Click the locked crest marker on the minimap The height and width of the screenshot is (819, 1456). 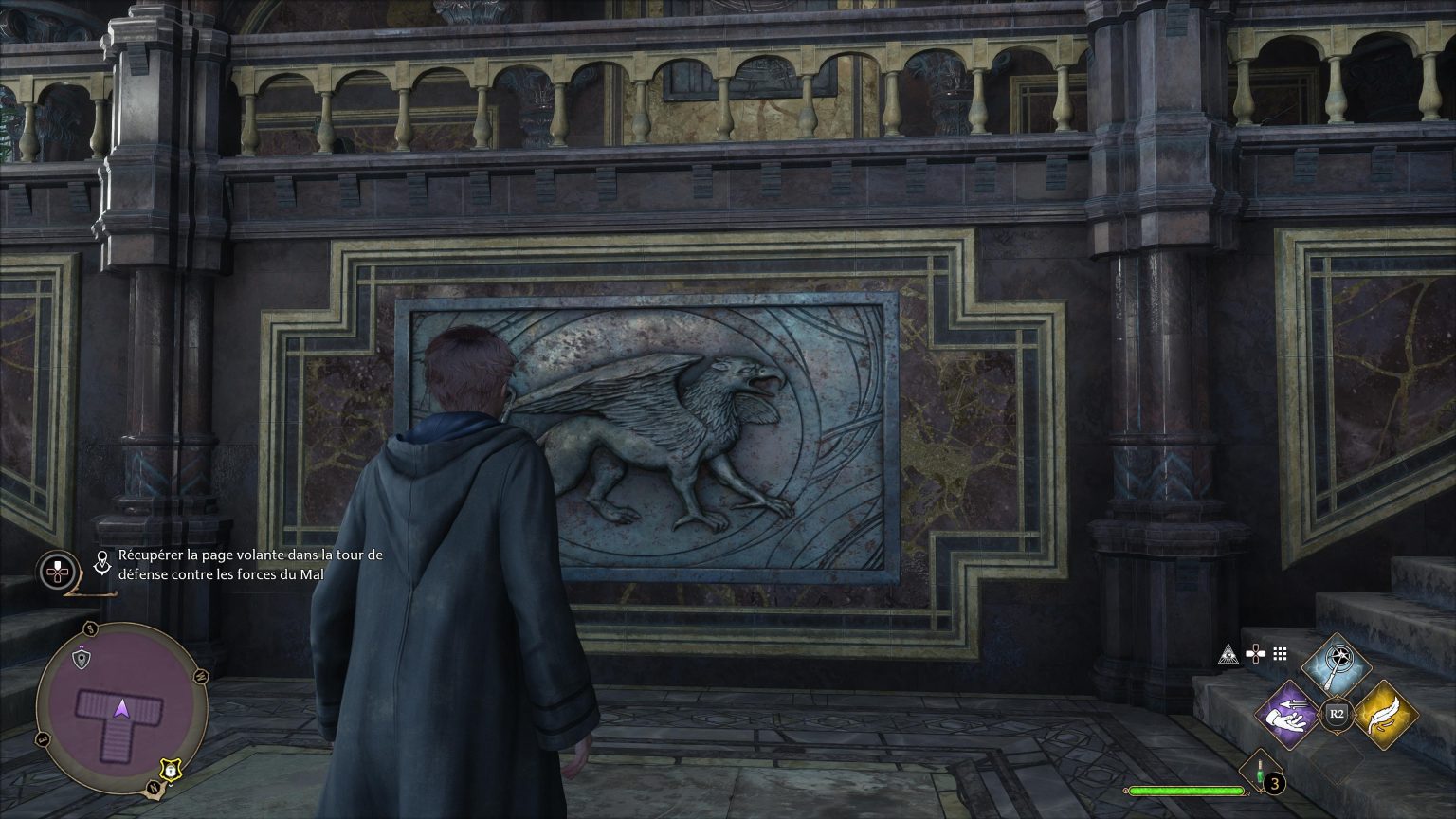pyautogui.click(x=171, y=770)
